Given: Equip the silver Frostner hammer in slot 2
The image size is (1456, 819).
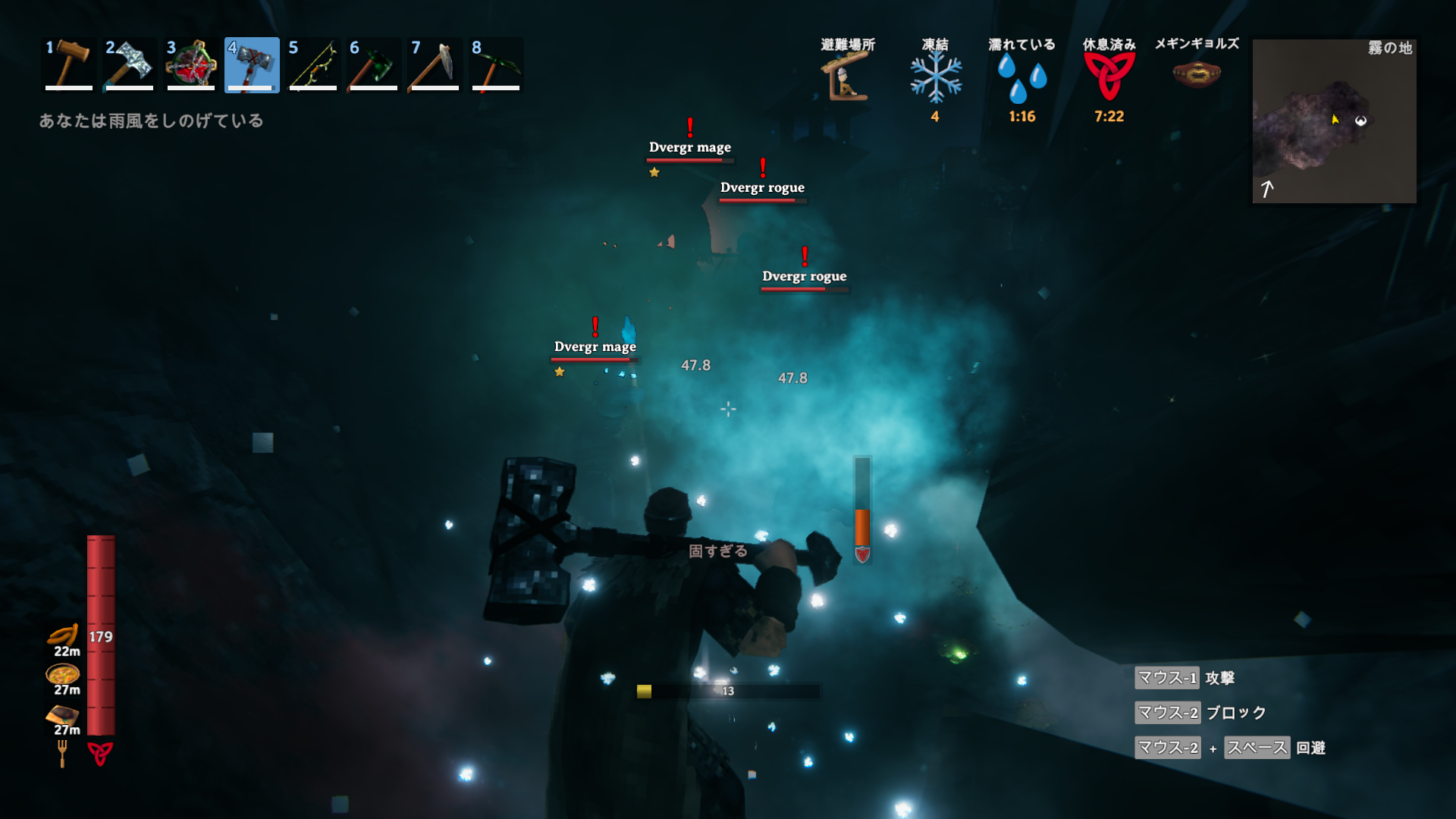Looking at the screenshot, I should pos(130,65).
